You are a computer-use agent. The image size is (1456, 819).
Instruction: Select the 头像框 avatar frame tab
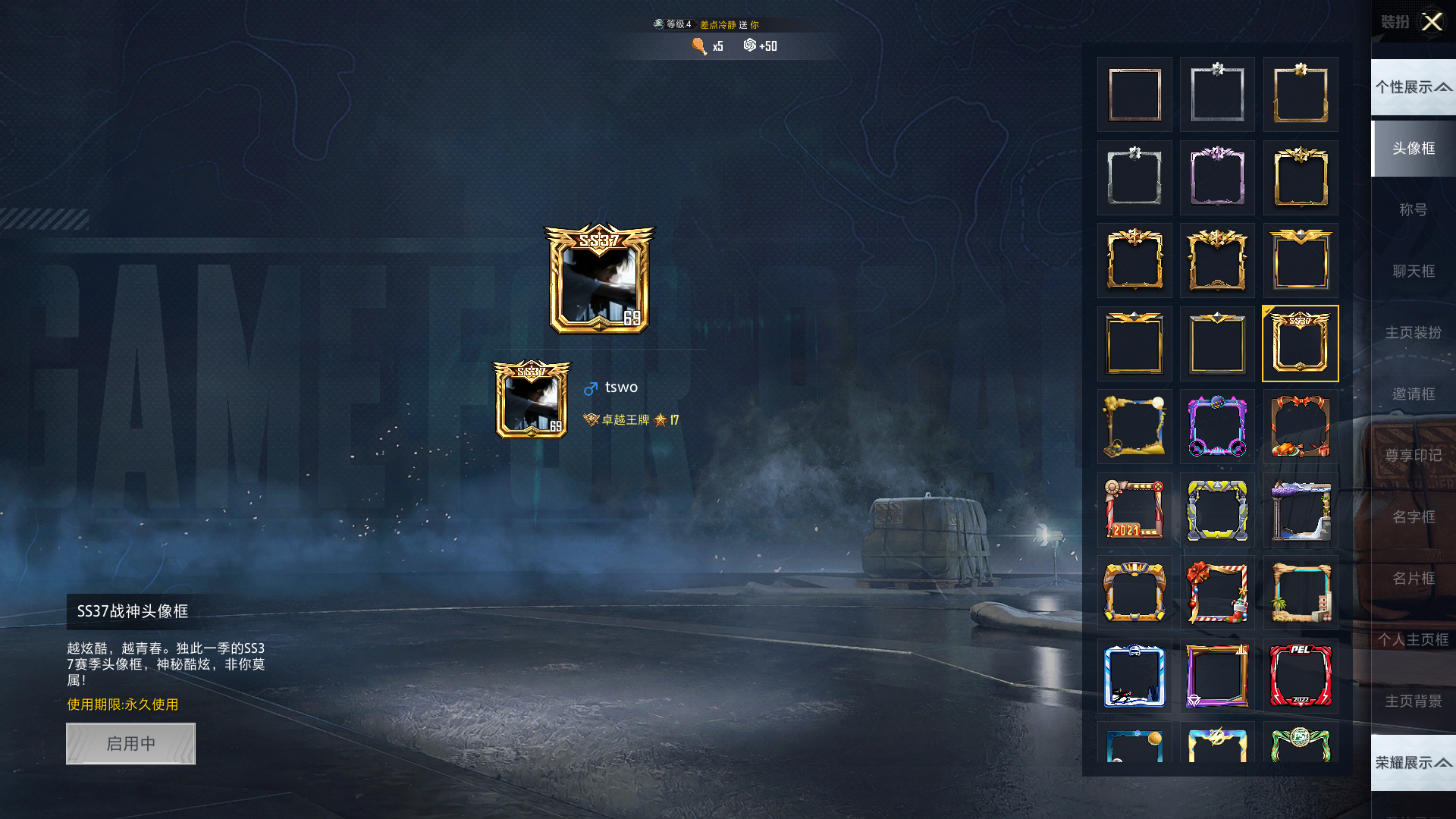(1414, 148)
